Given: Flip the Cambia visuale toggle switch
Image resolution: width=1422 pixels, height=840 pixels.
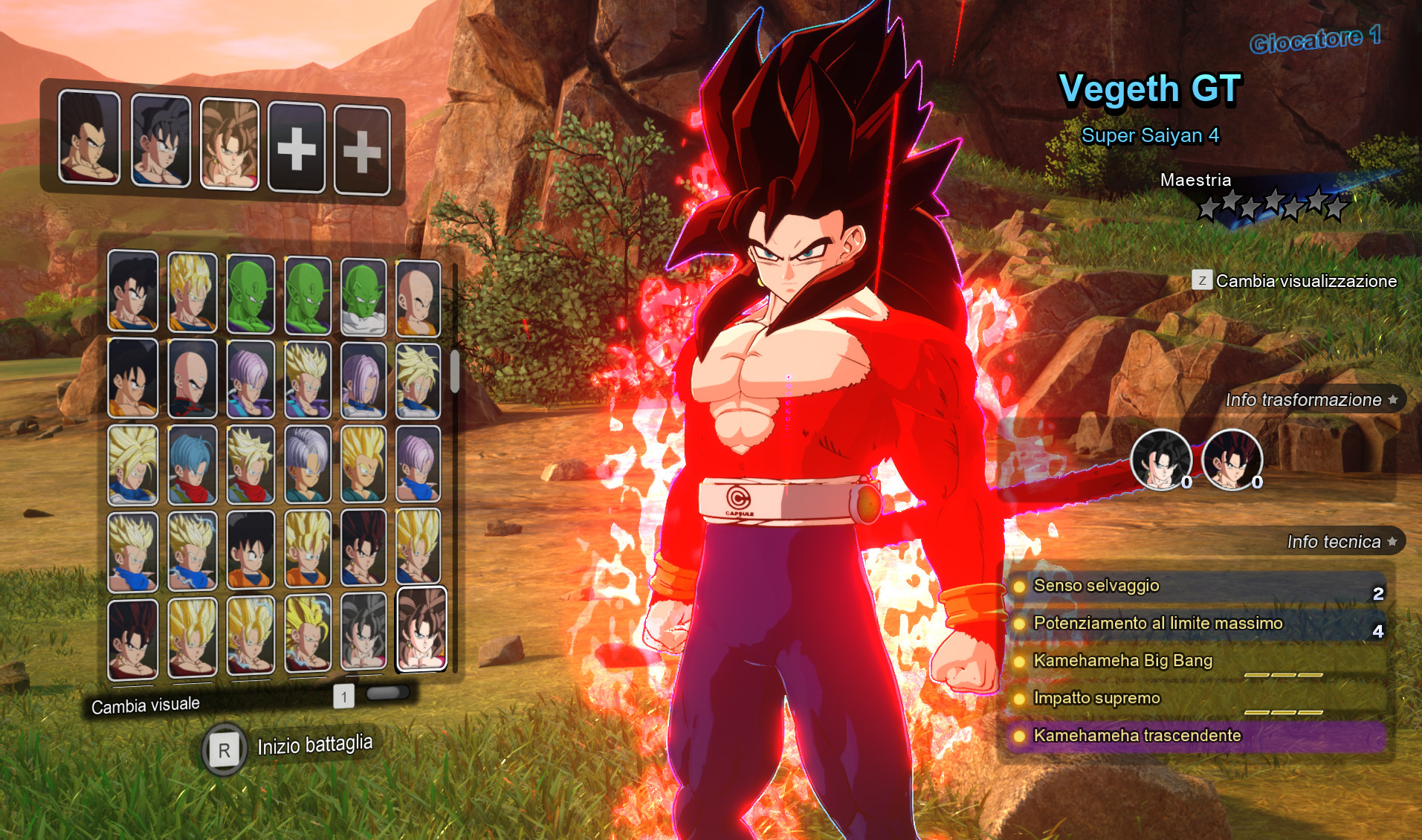Looking at the screenshot, I should [x=388, y=691].
